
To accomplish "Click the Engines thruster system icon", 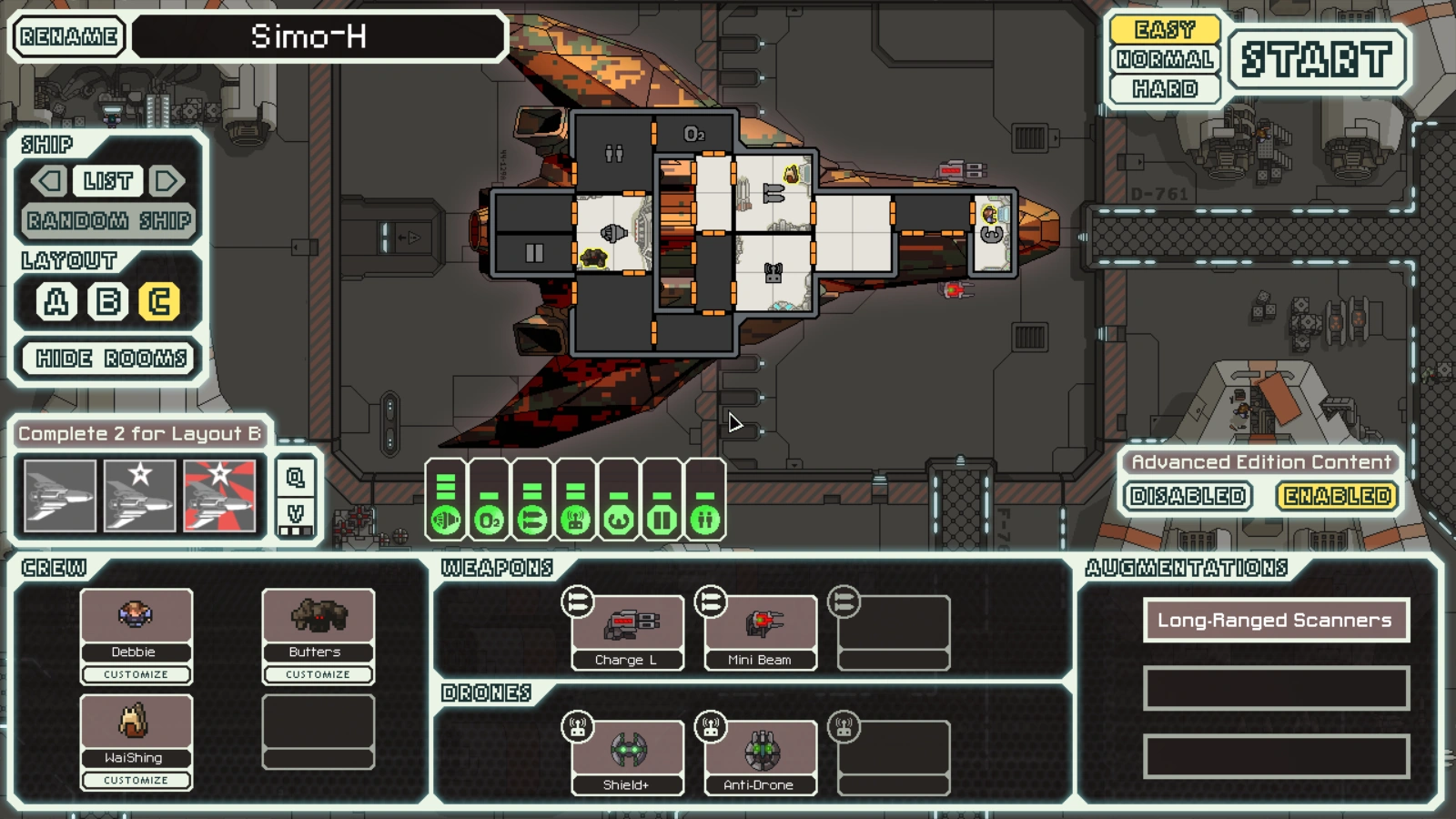I will (445, 519).
